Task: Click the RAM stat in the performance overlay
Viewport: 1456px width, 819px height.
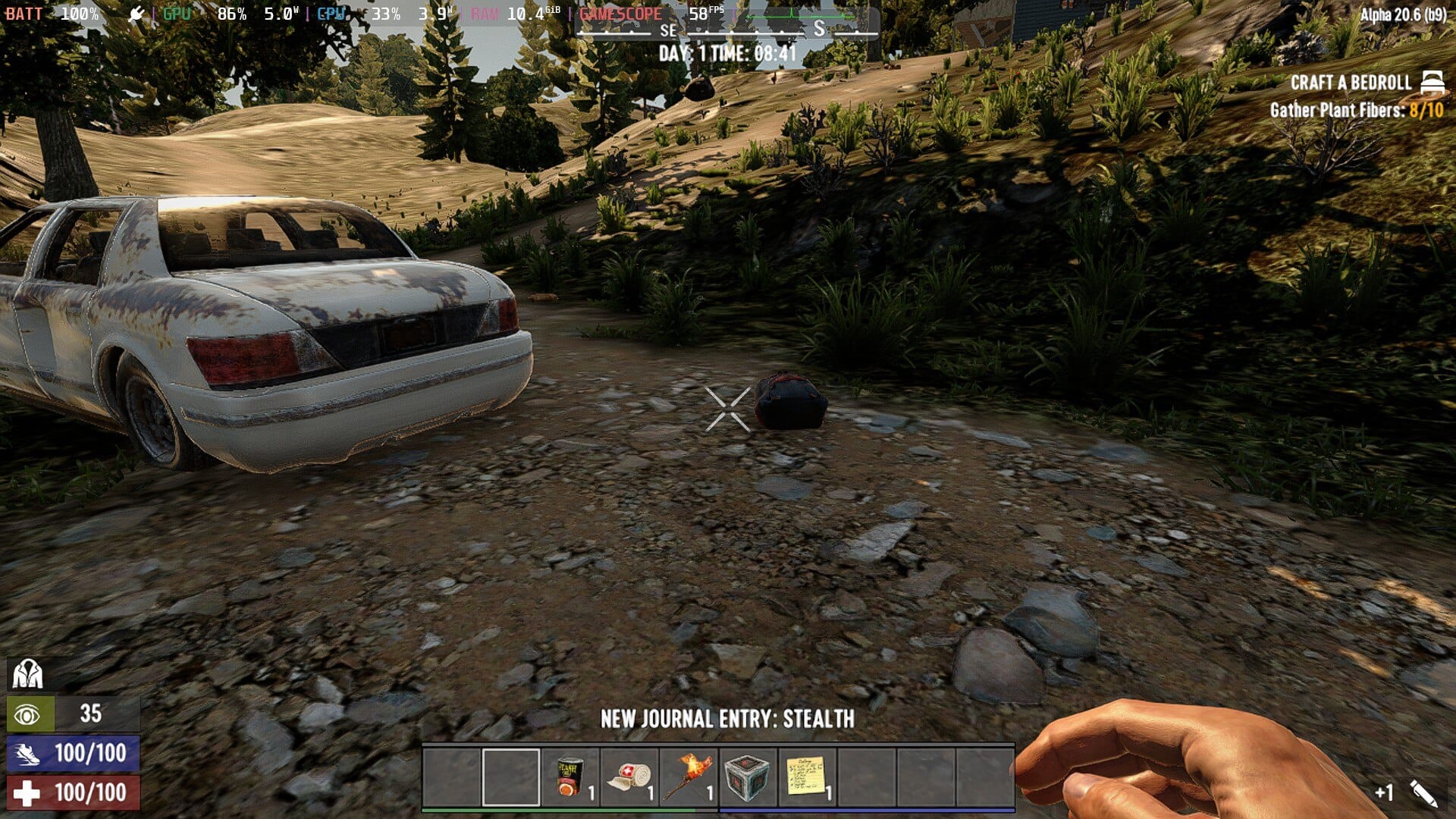Action: pos(483,12)
